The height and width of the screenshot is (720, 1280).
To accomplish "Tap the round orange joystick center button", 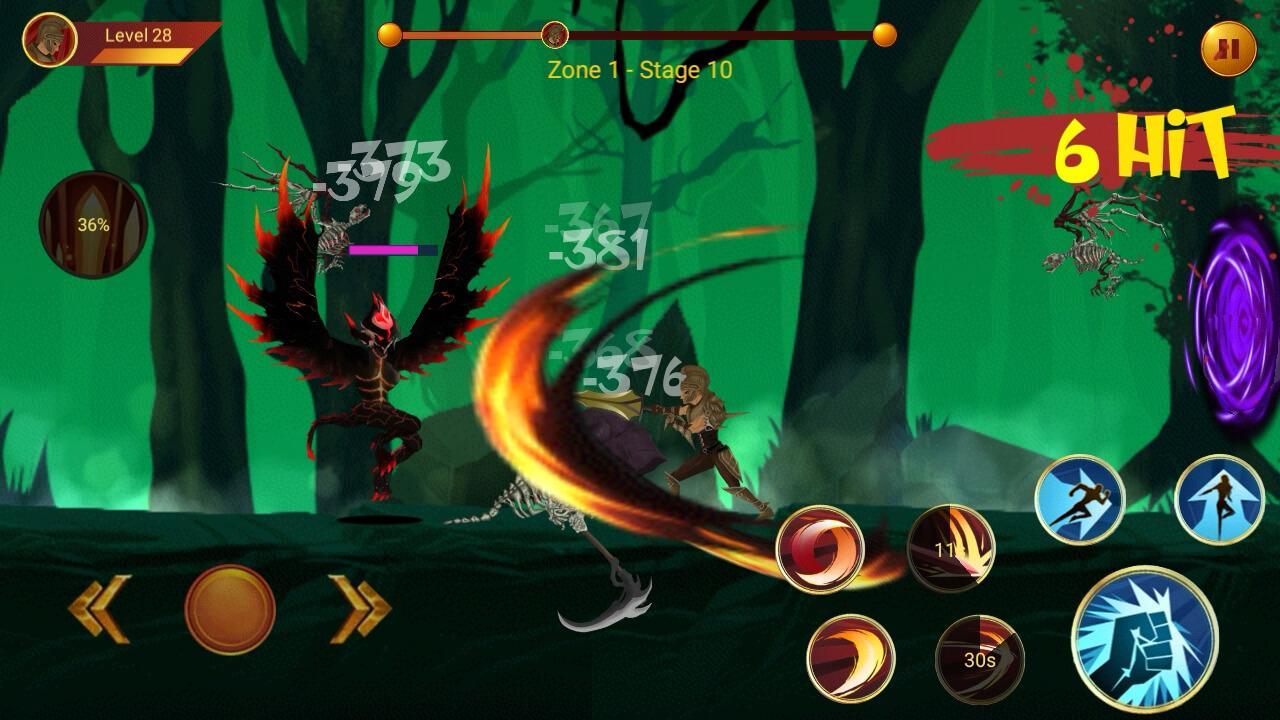I will pyautogui.click(x=230, y=608).
